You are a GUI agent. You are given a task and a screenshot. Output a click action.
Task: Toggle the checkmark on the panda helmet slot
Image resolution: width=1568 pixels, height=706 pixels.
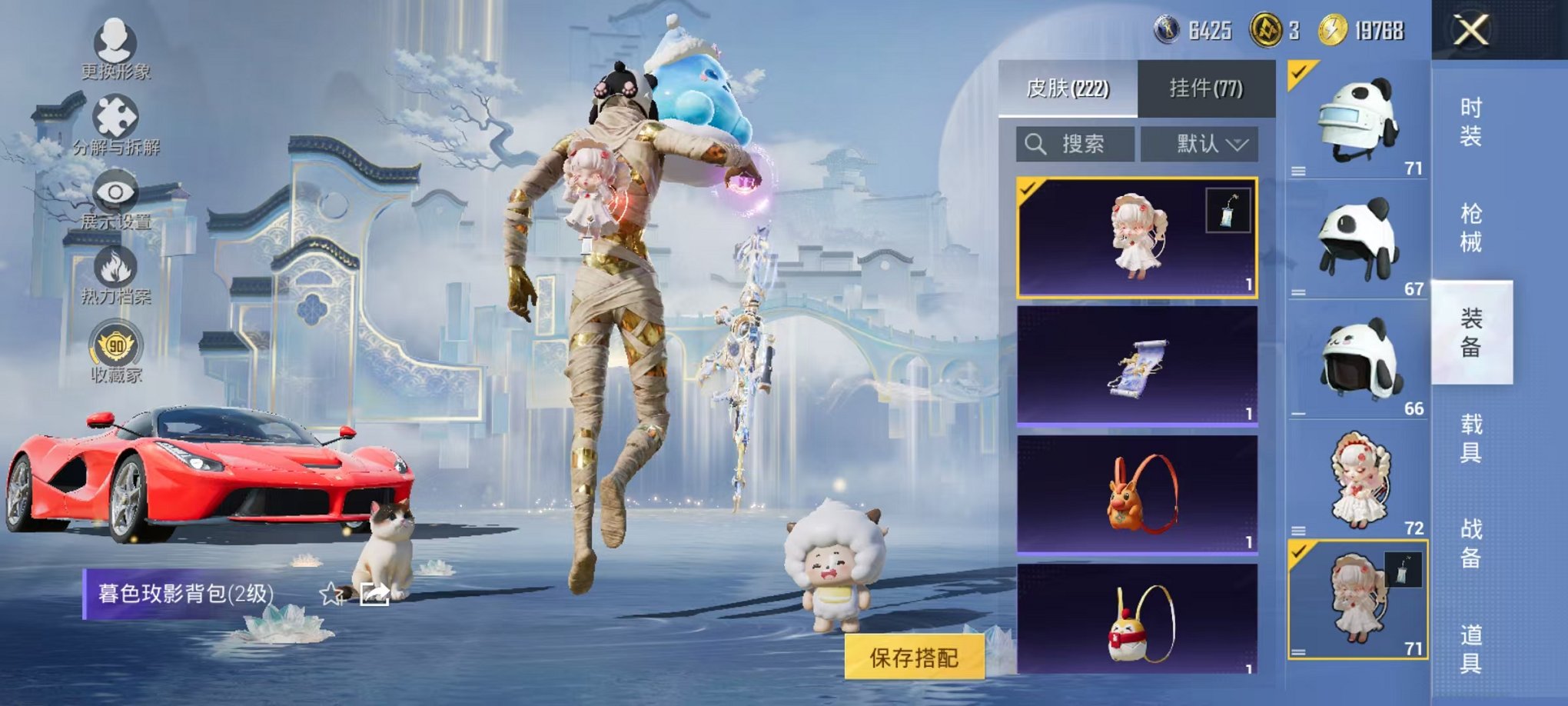1298,73
